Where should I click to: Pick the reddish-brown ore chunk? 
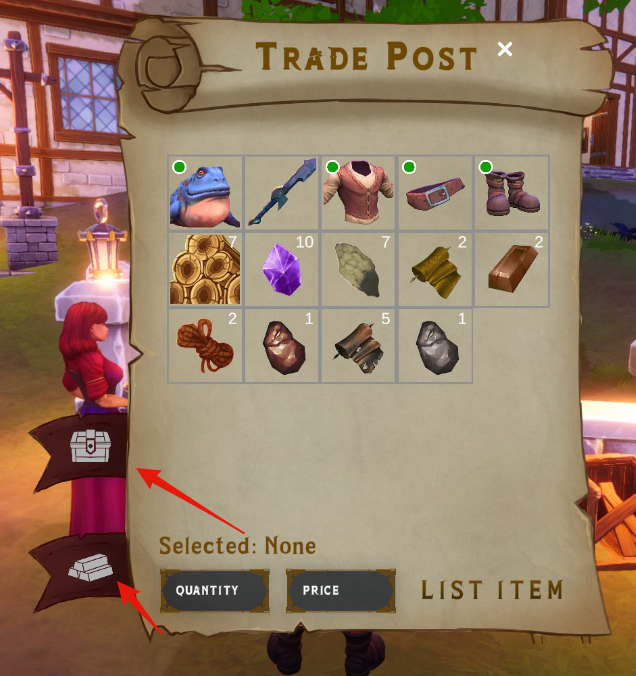tap(282, 346)
